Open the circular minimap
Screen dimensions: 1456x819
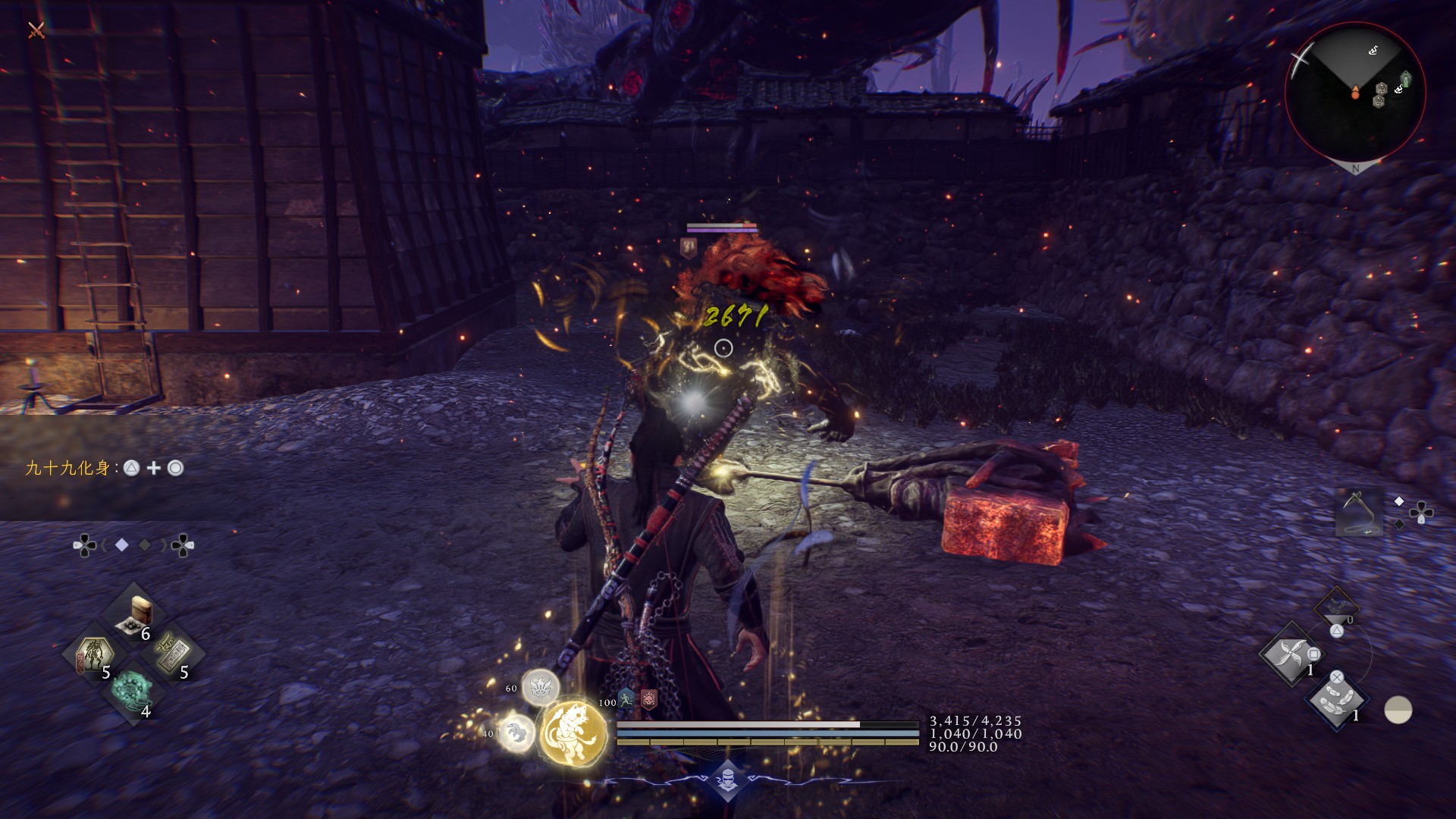(x=1355, y=92)
